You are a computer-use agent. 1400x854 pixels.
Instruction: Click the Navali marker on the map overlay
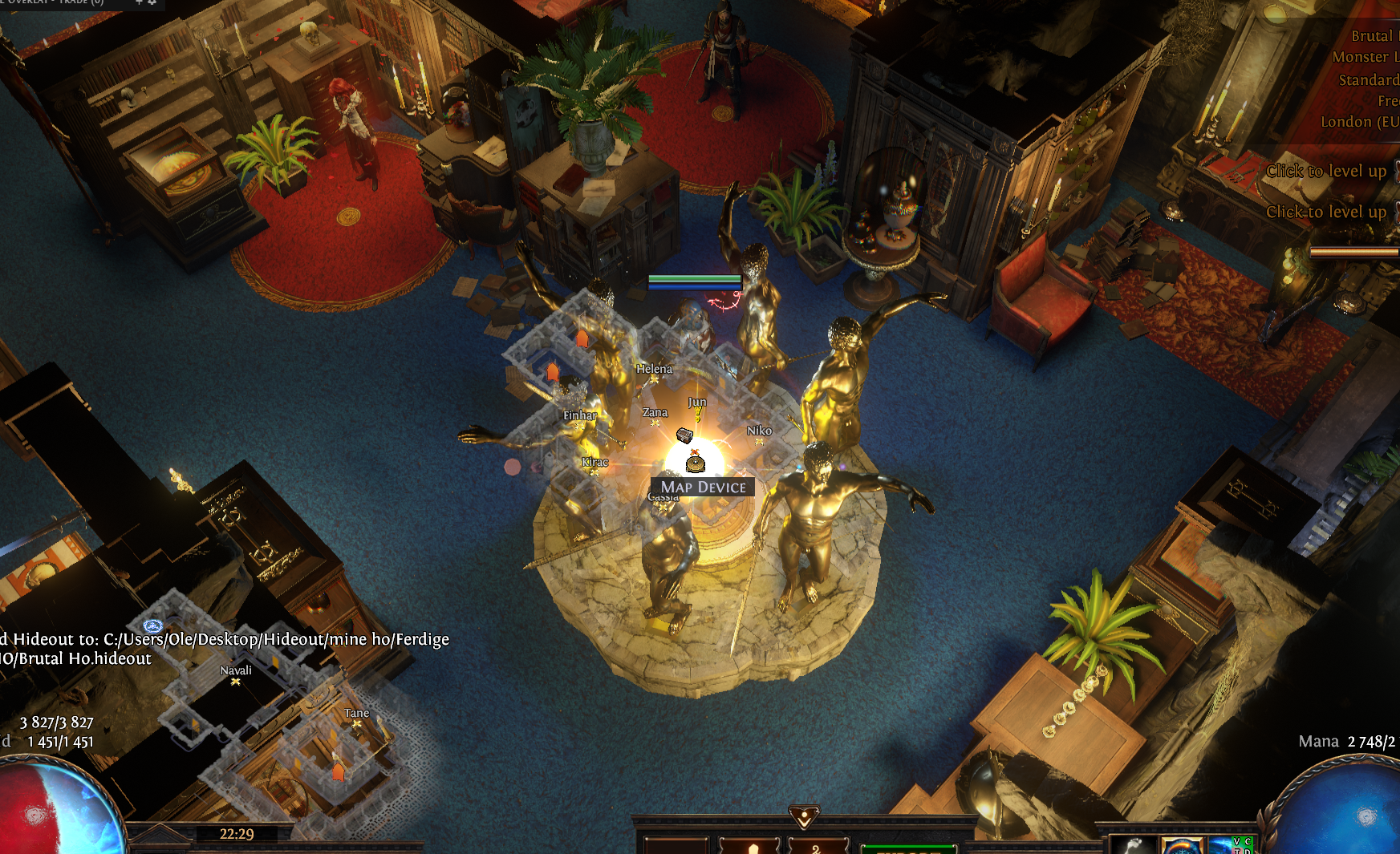coord(236,681)
